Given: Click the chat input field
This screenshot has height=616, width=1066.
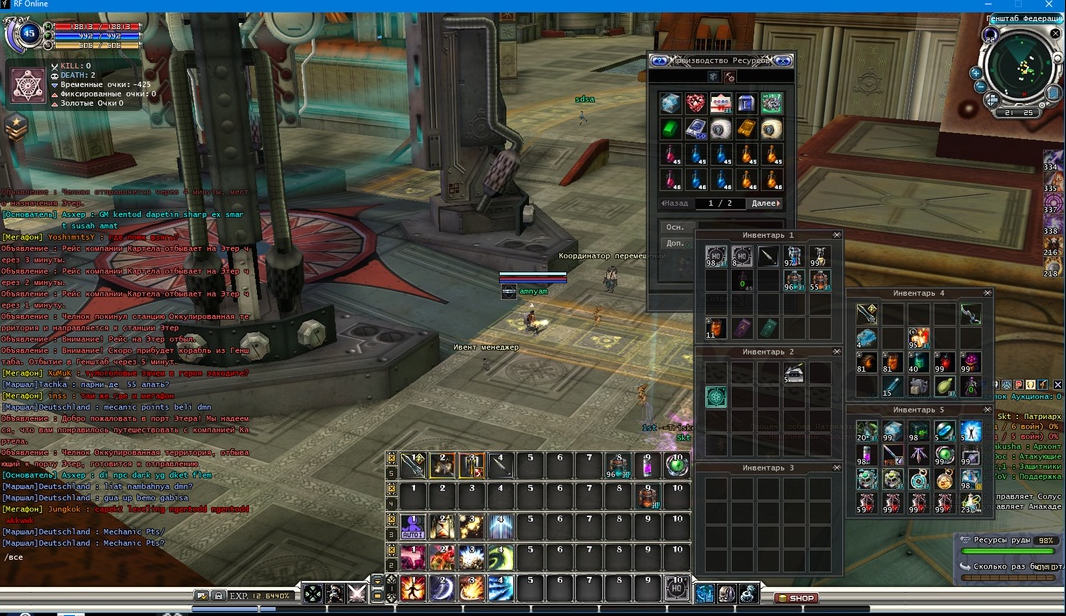Looking at the screenshot, I should [100, 557].
